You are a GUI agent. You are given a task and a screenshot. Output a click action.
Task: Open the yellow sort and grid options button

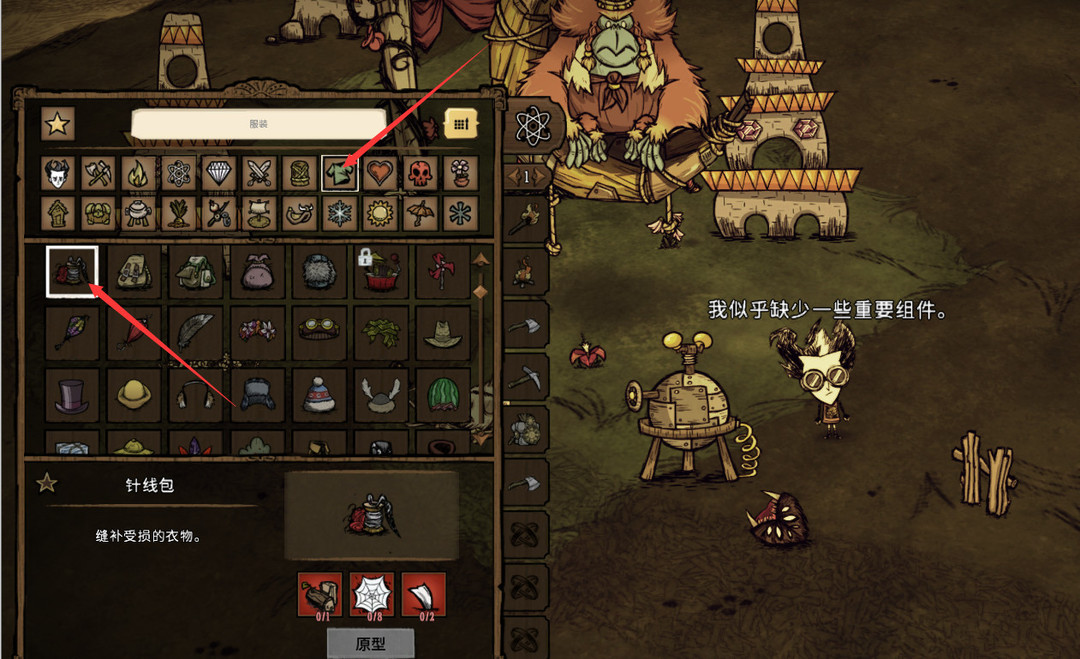[461, 123]
